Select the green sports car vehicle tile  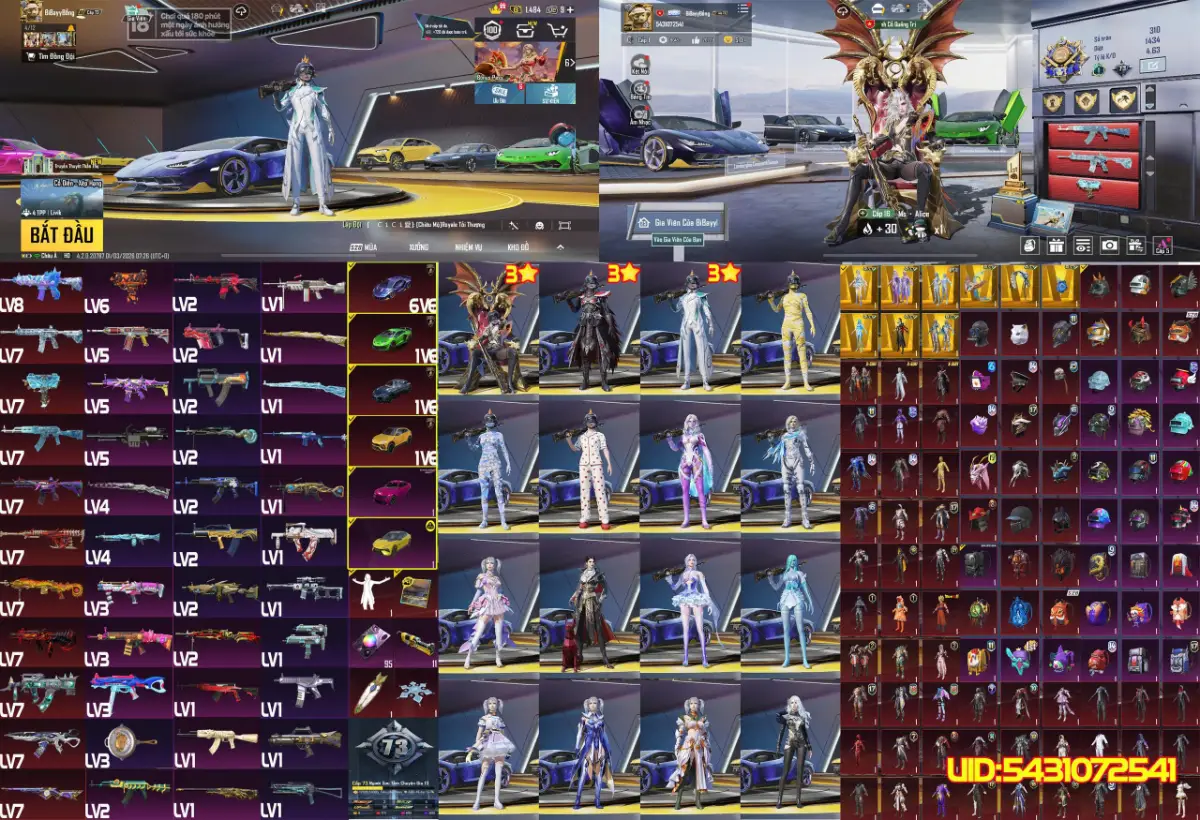pos(392,339)
